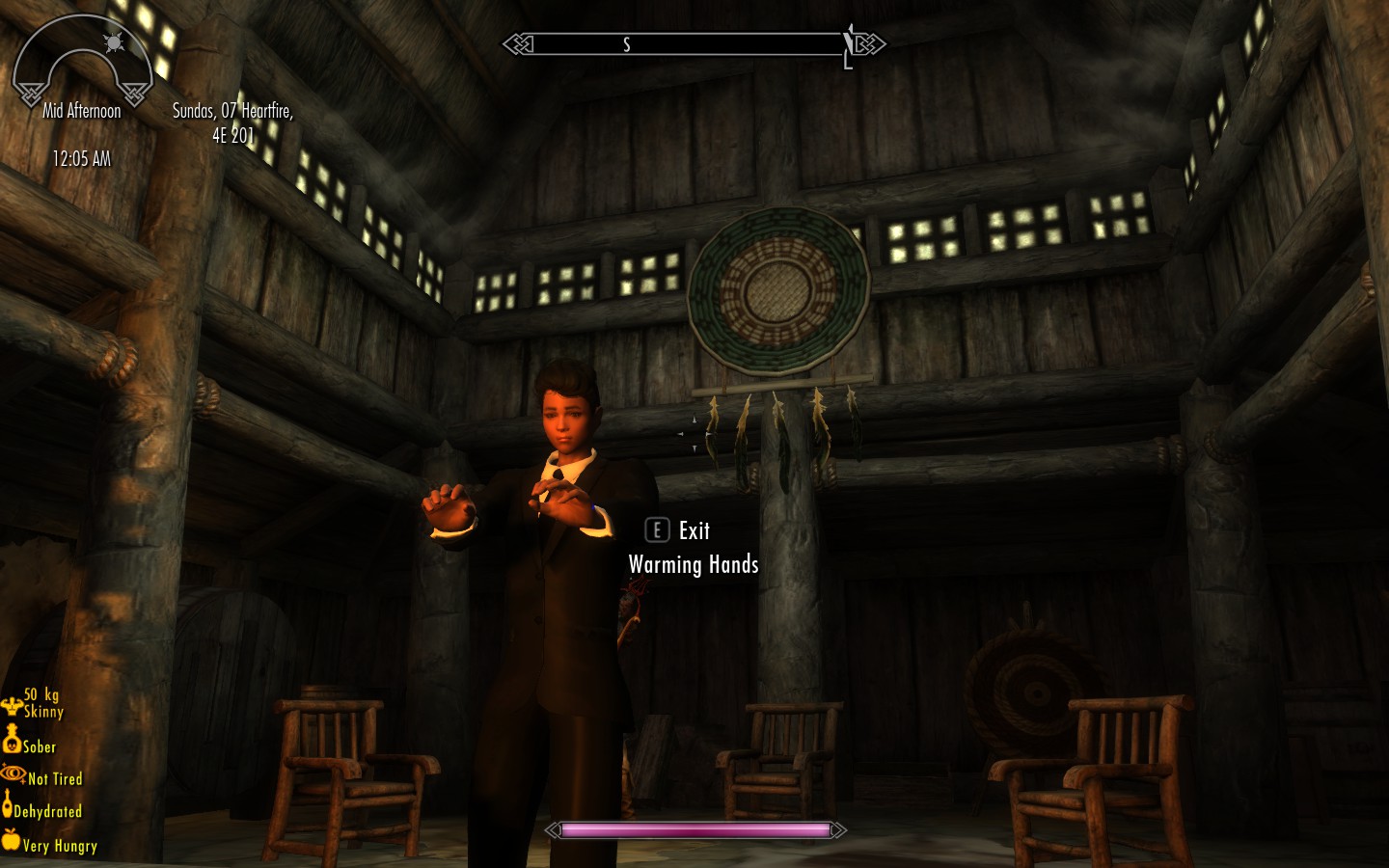Click the Sober status icon
This screenshot has width=1389, height=868.
point(12,740)
